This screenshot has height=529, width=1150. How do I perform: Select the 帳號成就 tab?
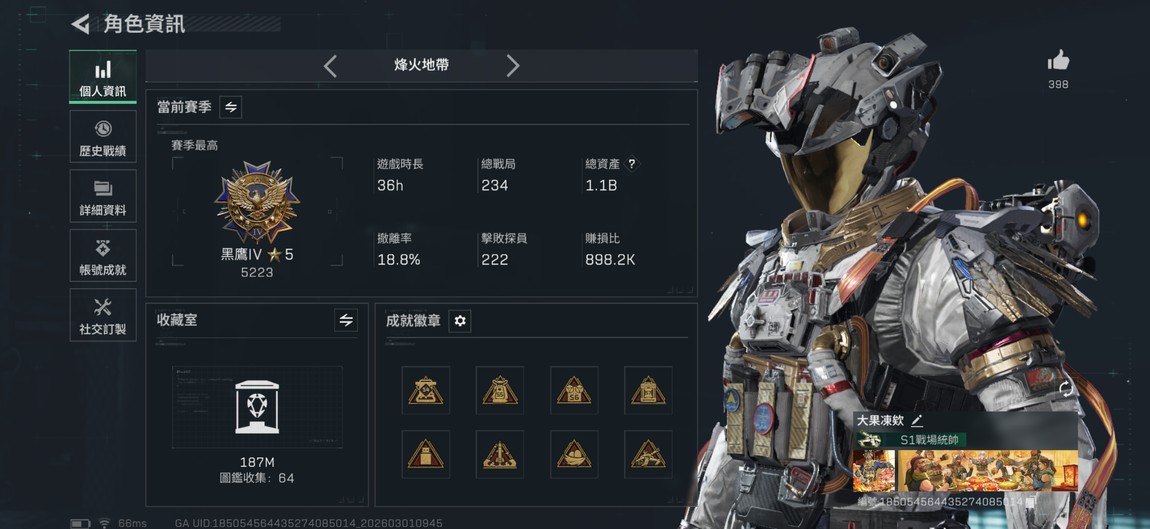tap(103, 257)
